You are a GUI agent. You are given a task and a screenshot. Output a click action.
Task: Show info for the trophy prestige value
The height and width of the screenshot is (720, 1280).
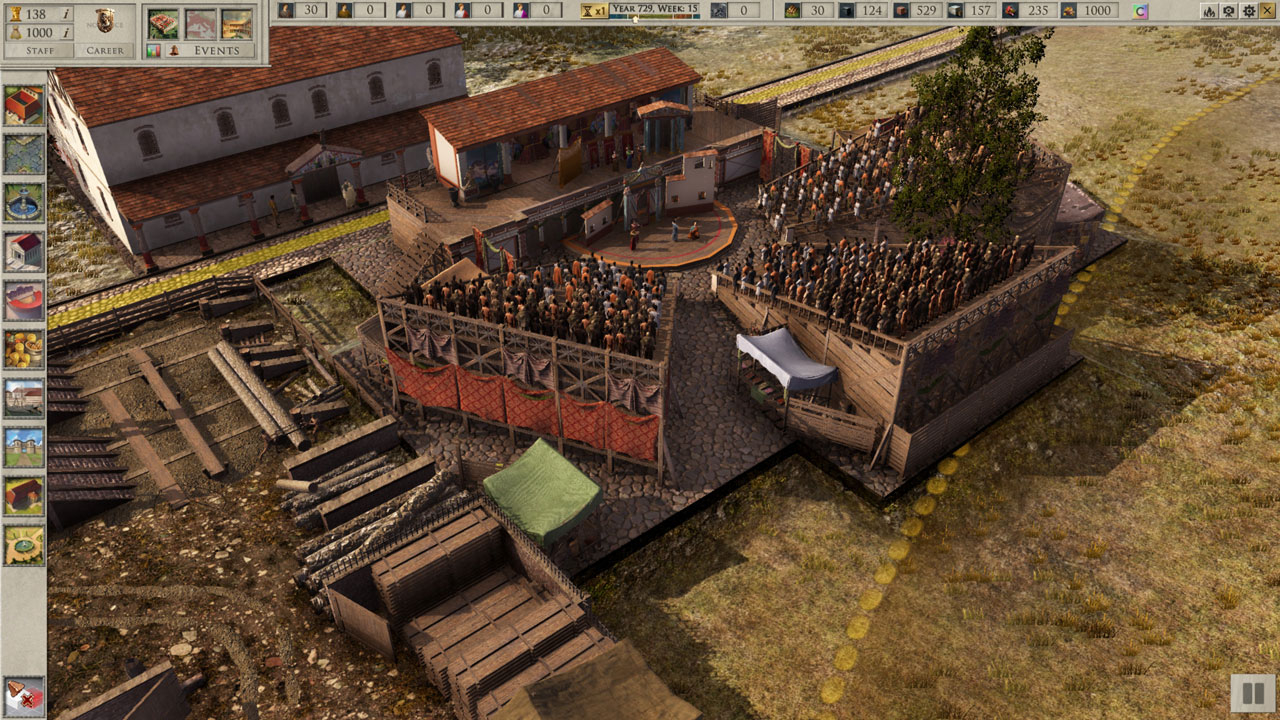click(x=66, y=14)
